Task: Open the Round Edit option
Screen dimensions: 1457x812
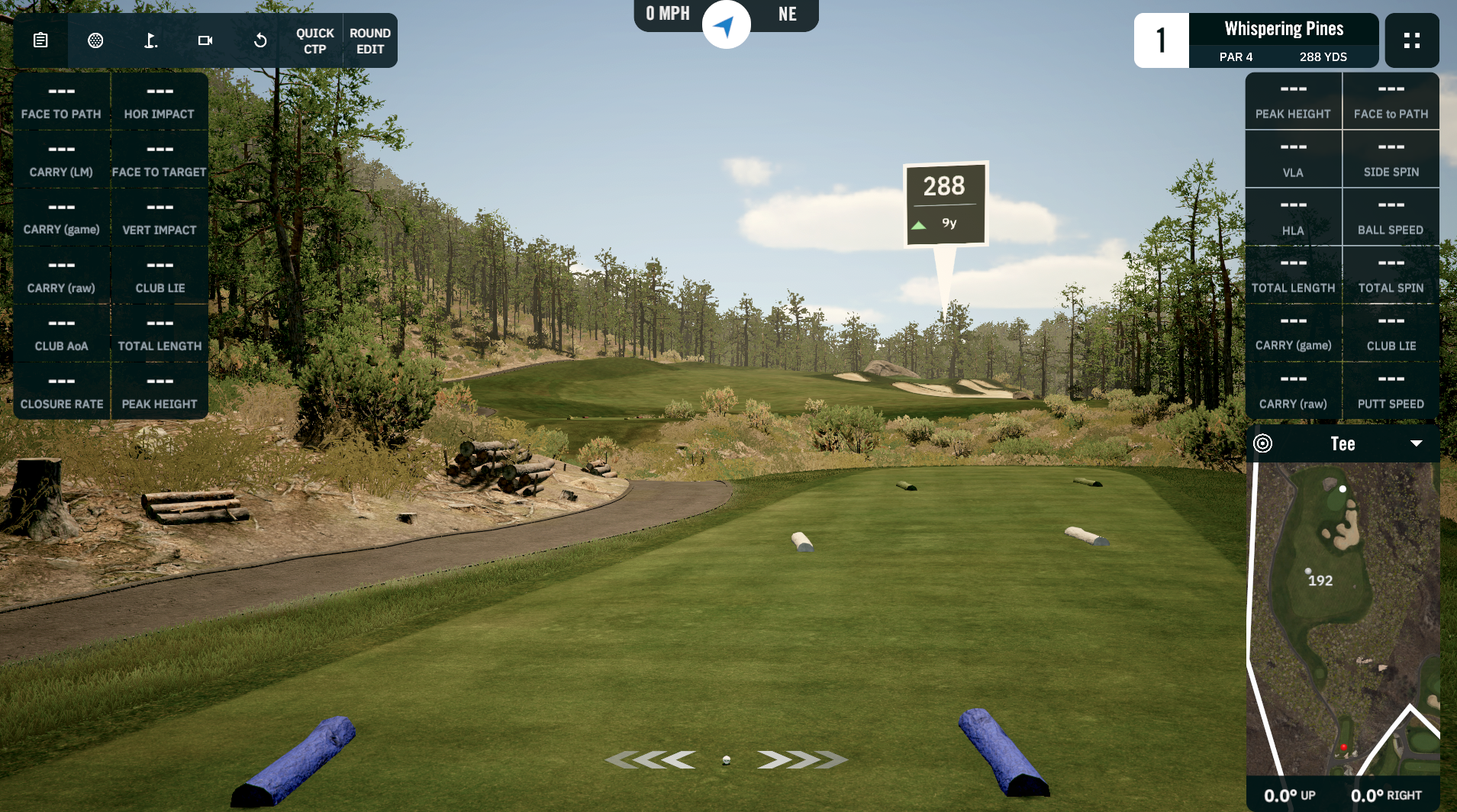Action: 370,41
